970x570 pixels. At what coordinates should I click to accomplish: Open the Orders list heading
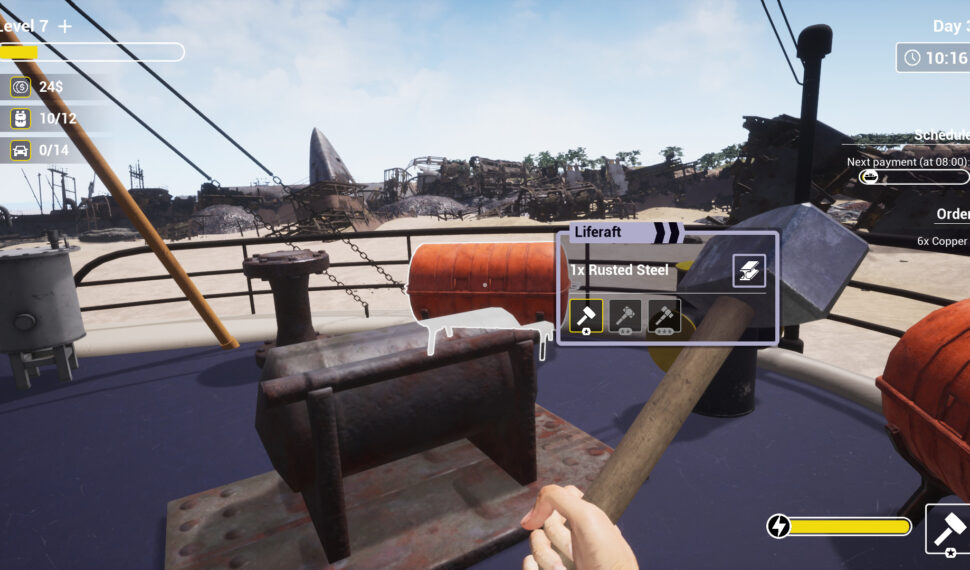pyautogui.click(x=952, y=214)
